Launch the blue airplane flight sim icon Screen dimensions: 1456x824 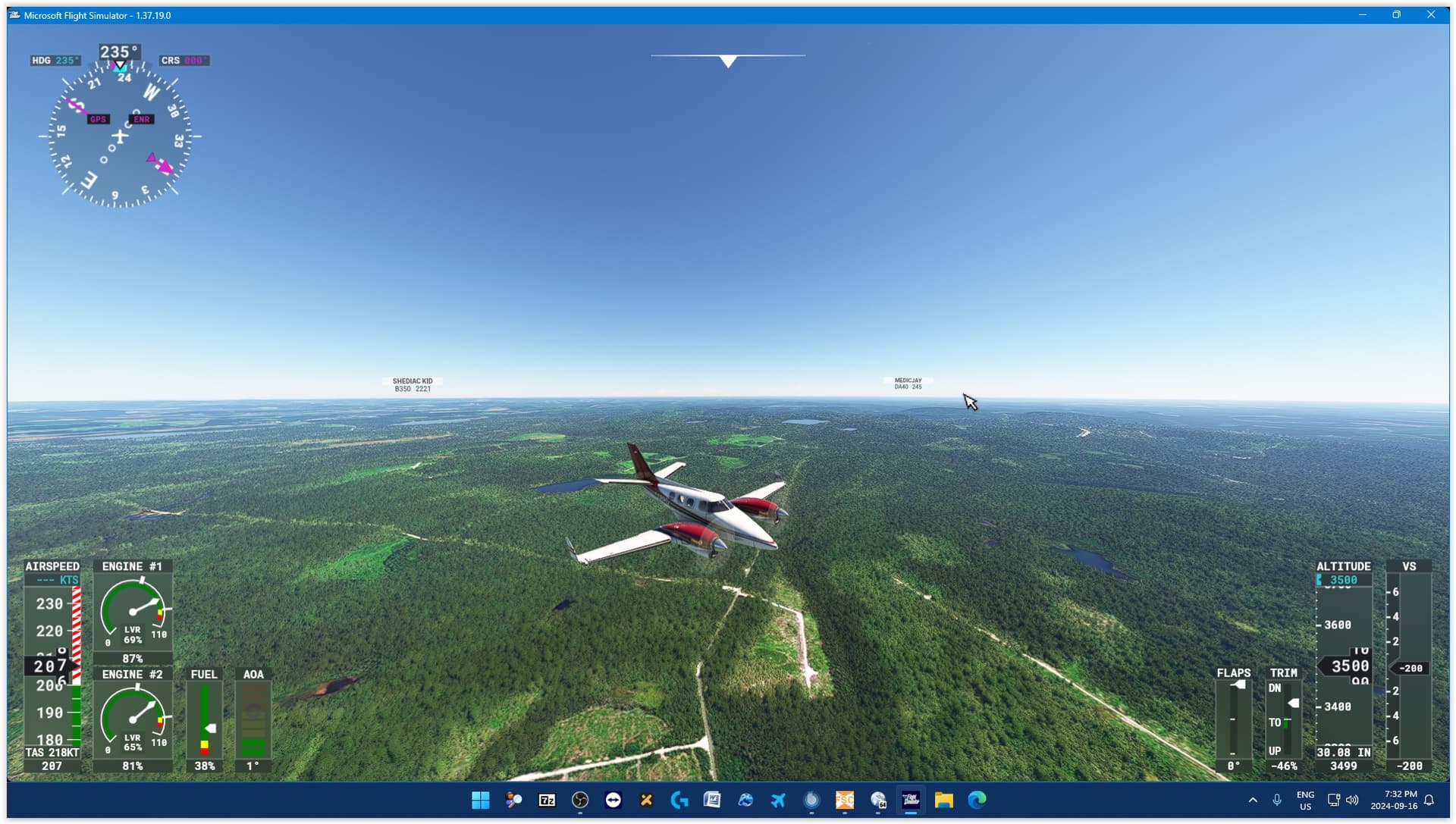(x=778, y=800)
